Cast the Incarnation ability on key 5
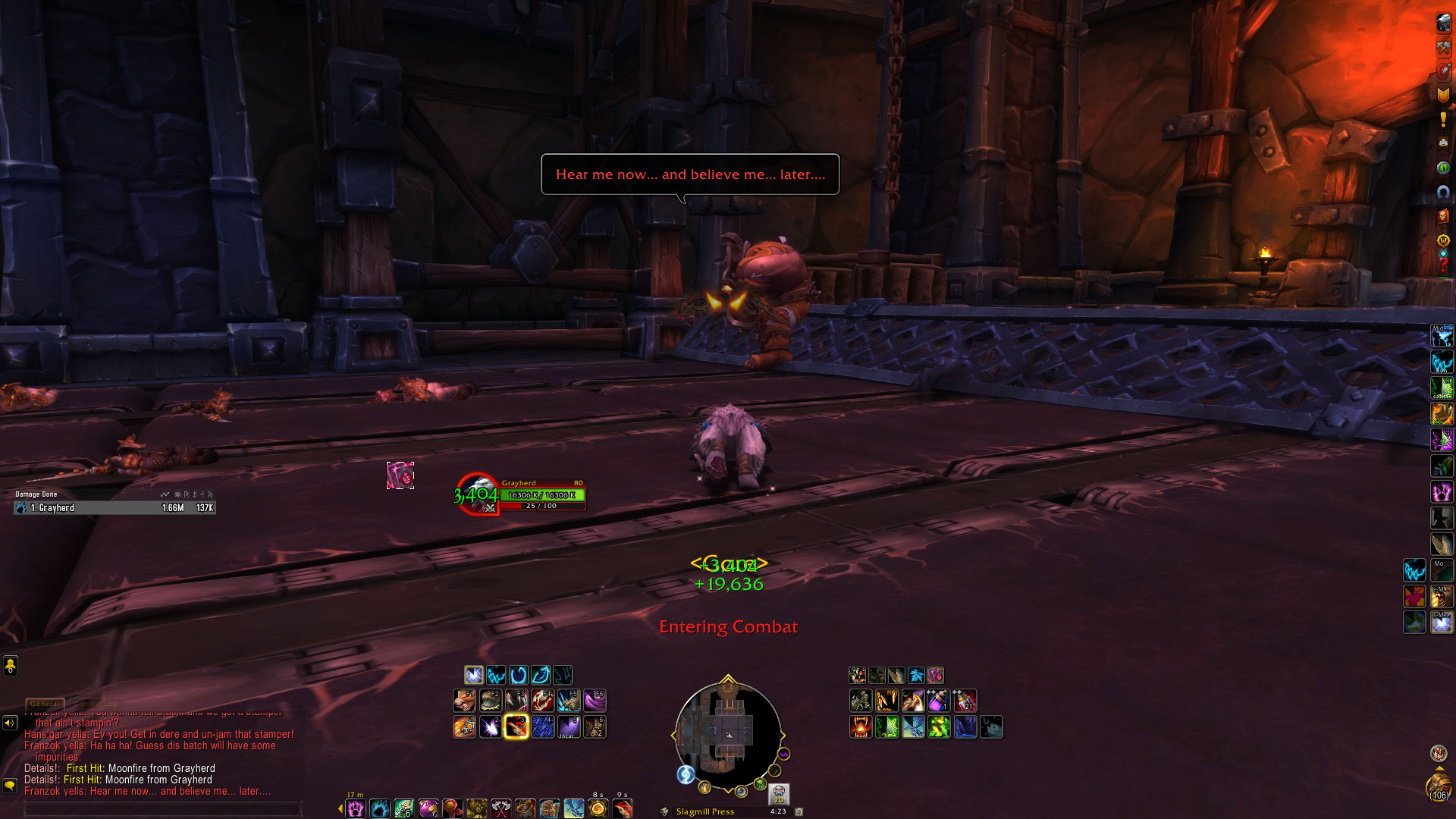Viewport: 1456px width, 819px height. click(x=569, y=726)
